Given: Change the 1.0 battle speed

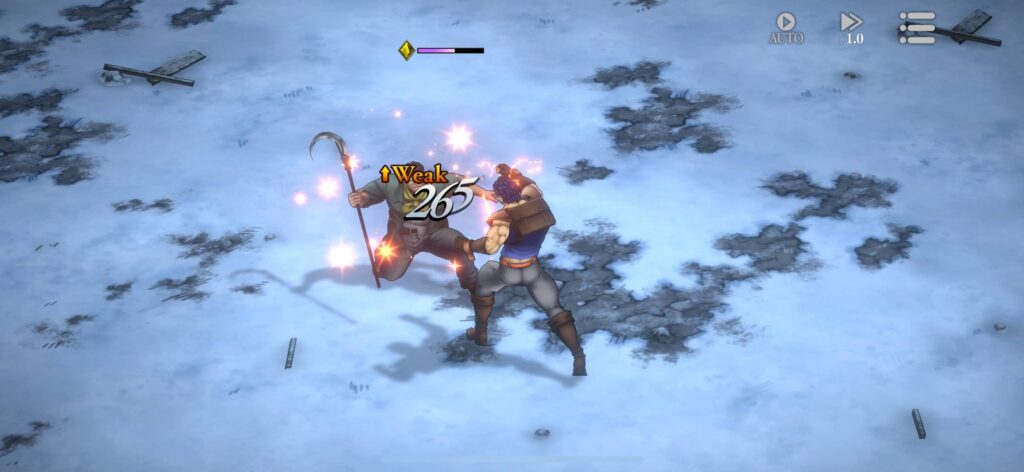Looking at the screenshot, I should point(851,27).
